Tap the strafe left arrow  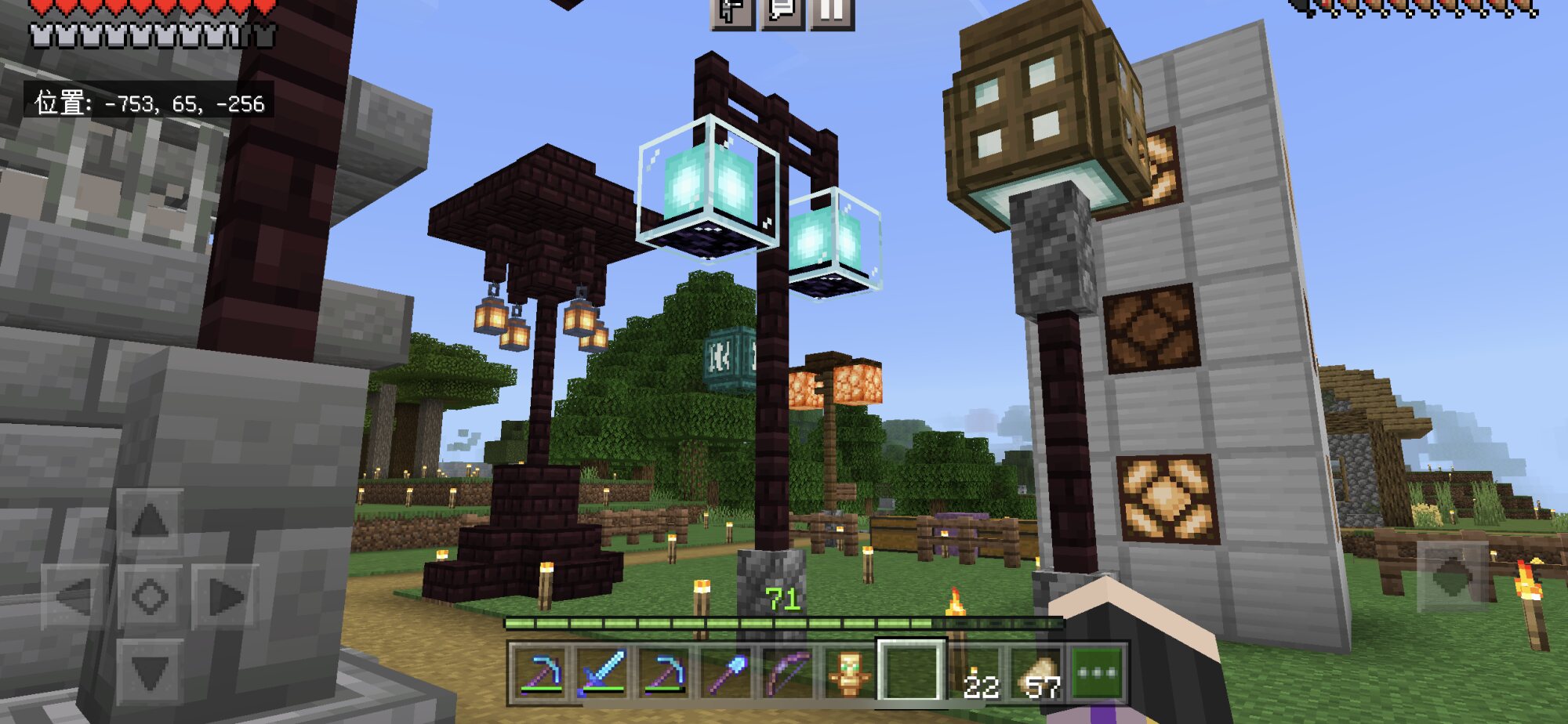click(x=74, y=597)
